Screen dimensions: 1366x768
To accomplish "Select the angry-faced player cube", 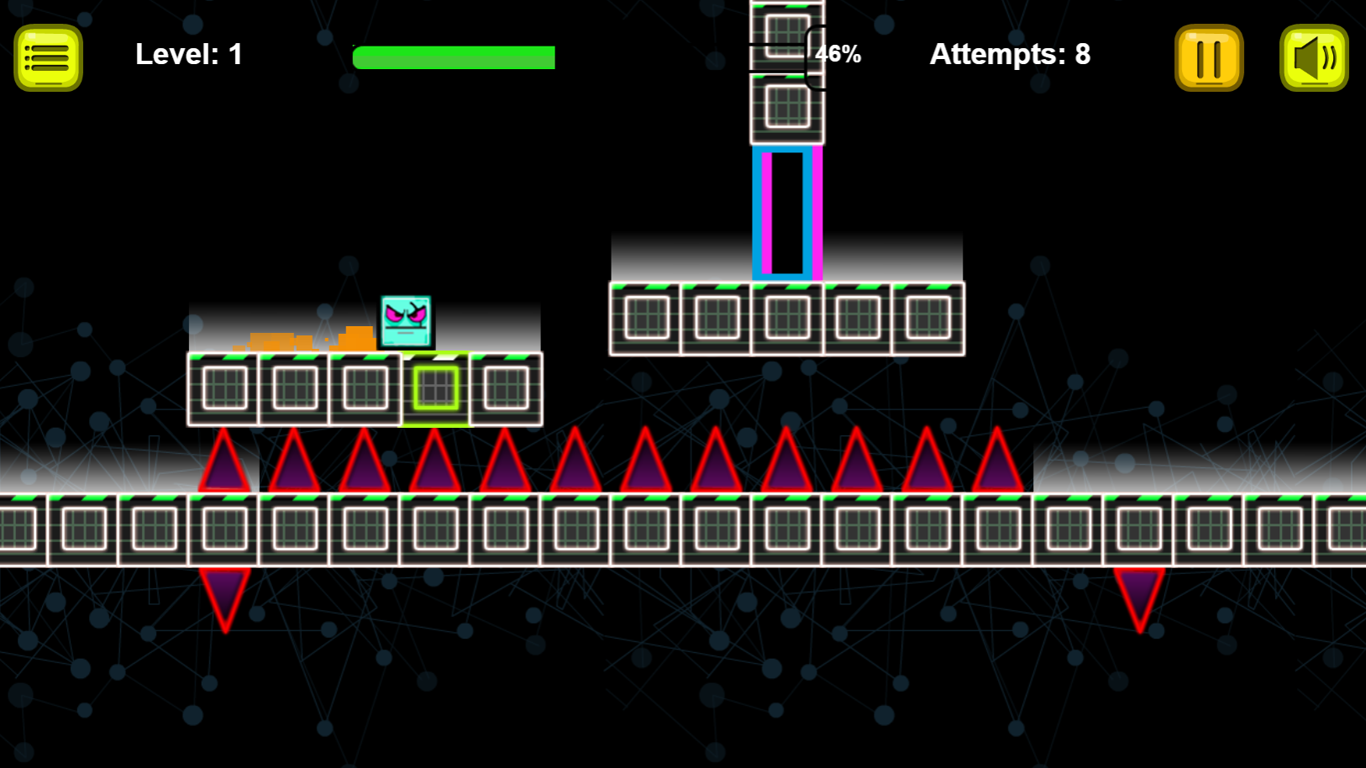I will [x=404, y=322].
